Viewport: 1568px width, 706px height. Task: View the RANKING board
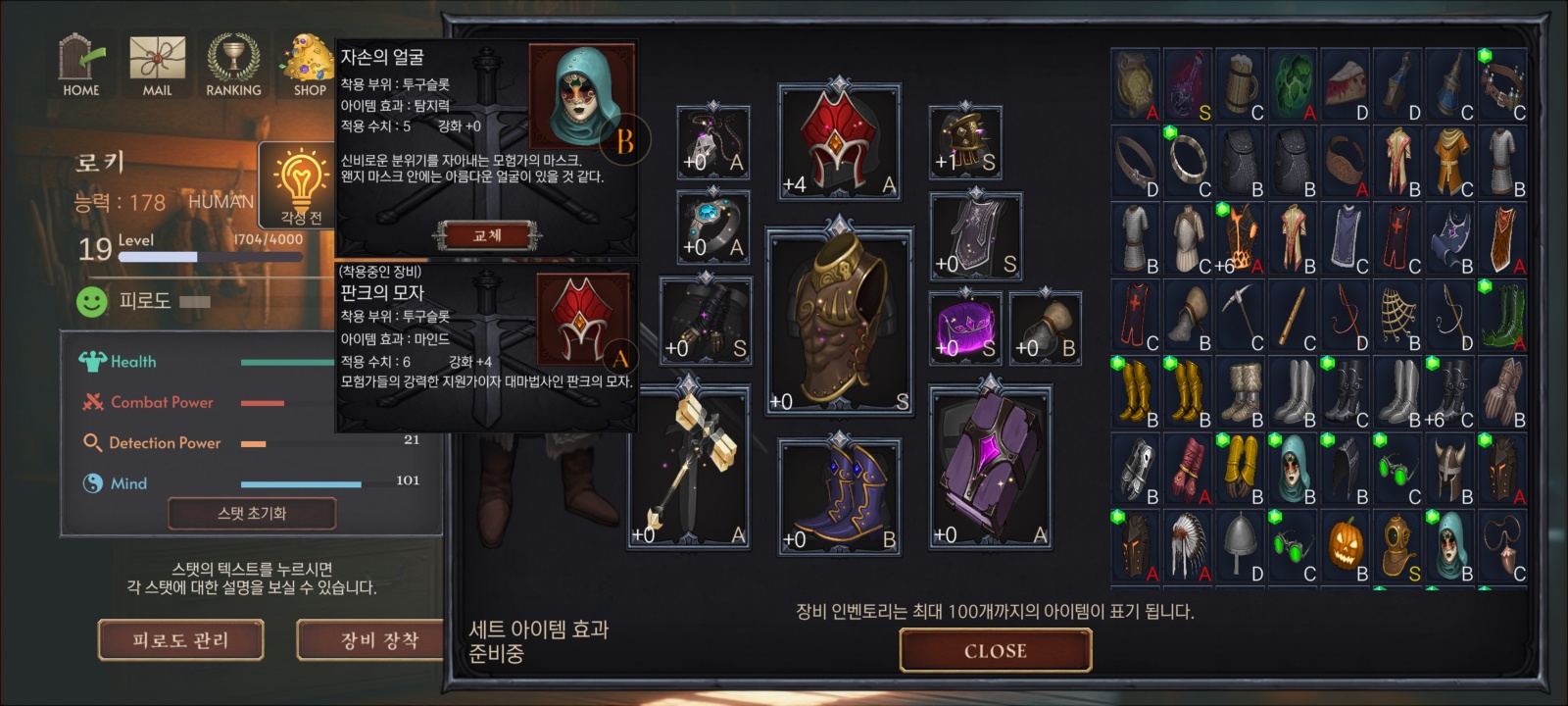click(x=233, y=66)
